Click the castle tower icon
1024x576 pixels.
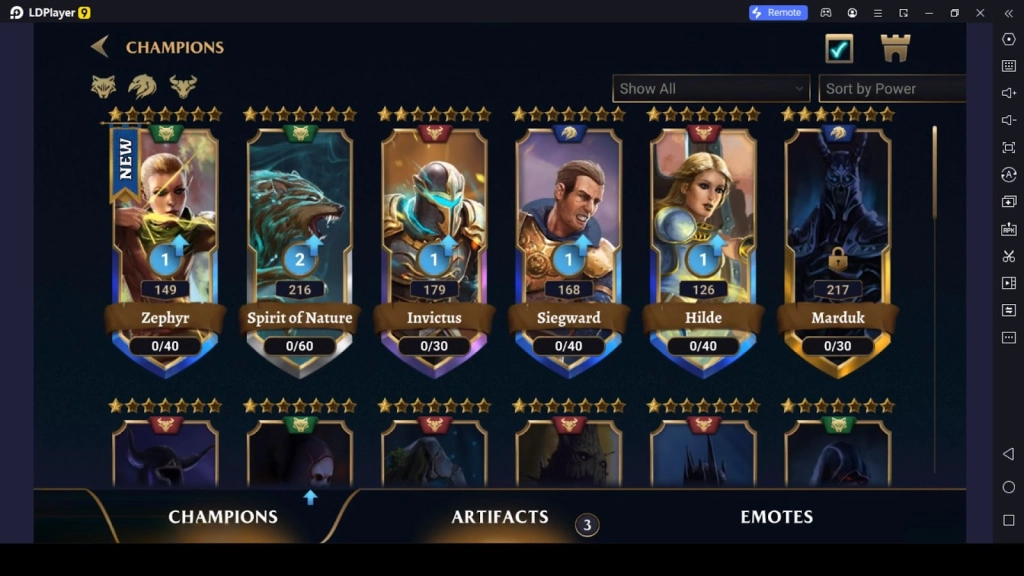pos(895,48)
